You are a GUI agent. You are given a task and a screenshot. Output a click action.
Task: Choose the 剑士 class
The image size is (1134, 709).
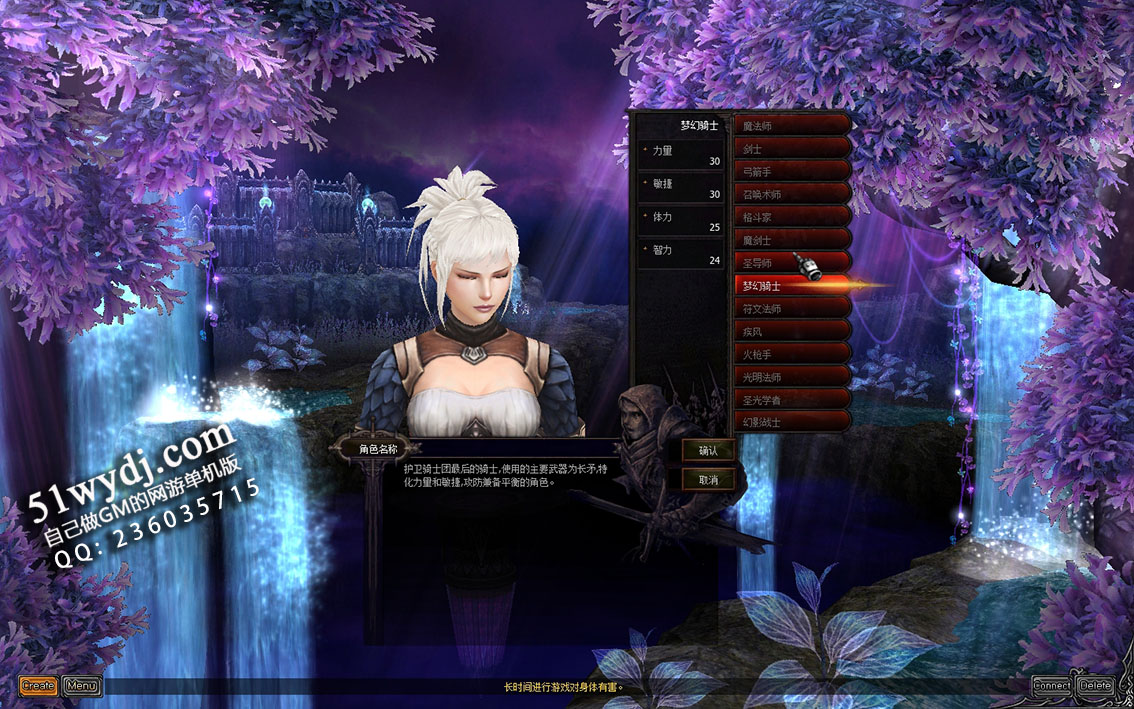(x=793, y=149)
